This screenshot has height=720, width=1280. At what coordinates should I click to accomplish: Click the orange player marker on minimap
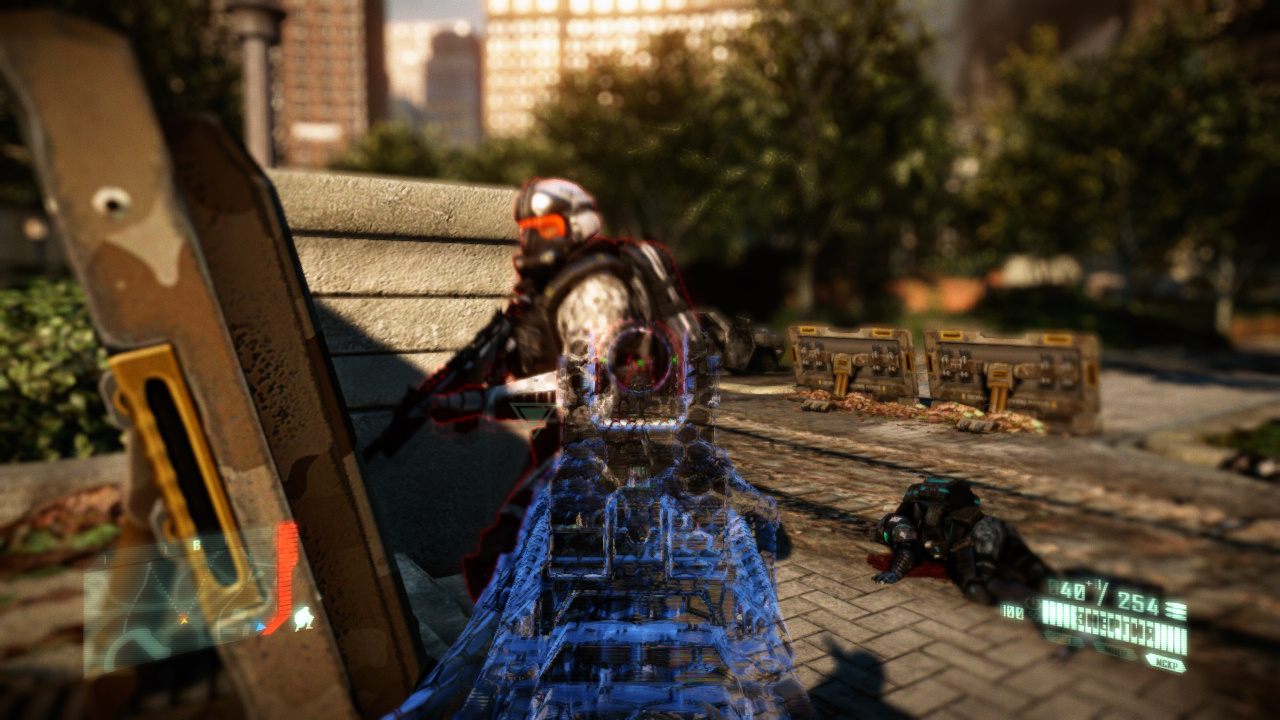(x=182, y=620)
